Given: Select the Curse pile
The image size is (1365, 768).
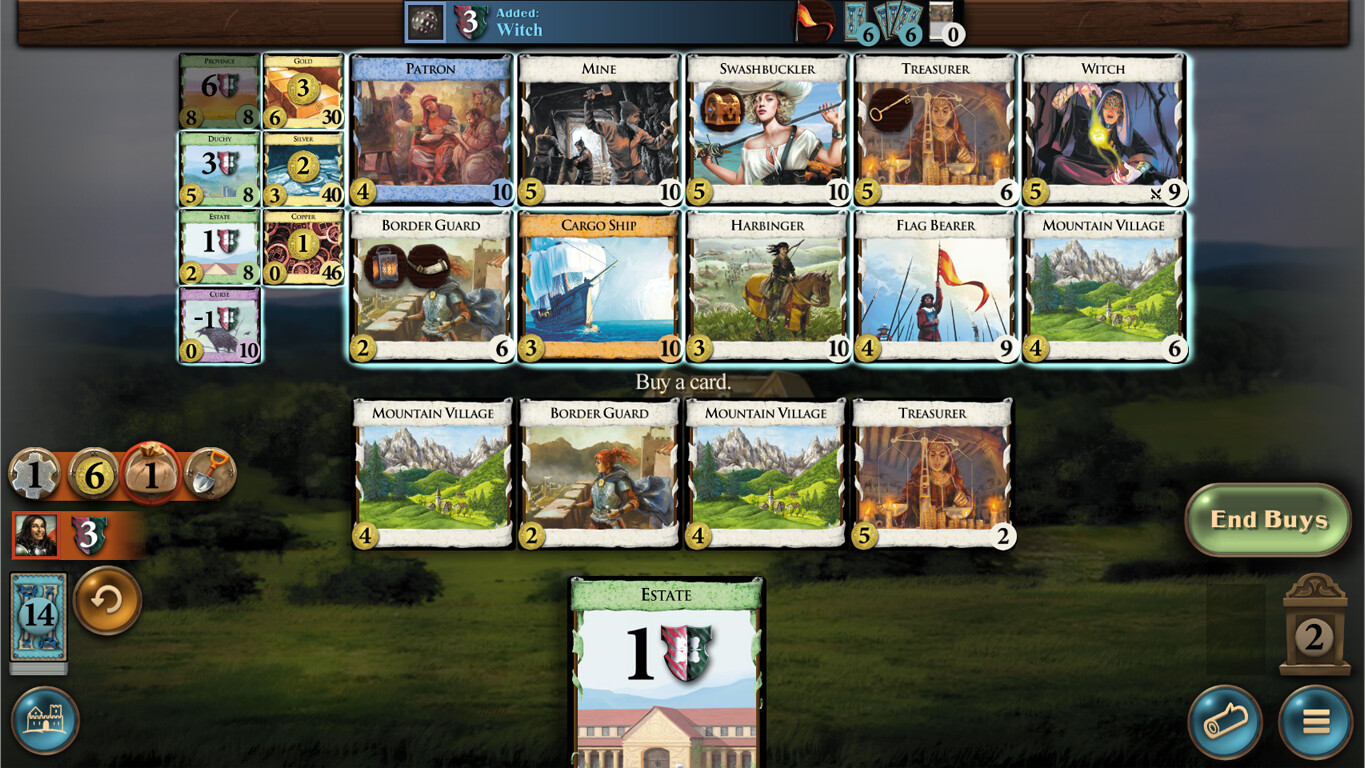Looking at the screenshot, I should click(x=219, y=322).
